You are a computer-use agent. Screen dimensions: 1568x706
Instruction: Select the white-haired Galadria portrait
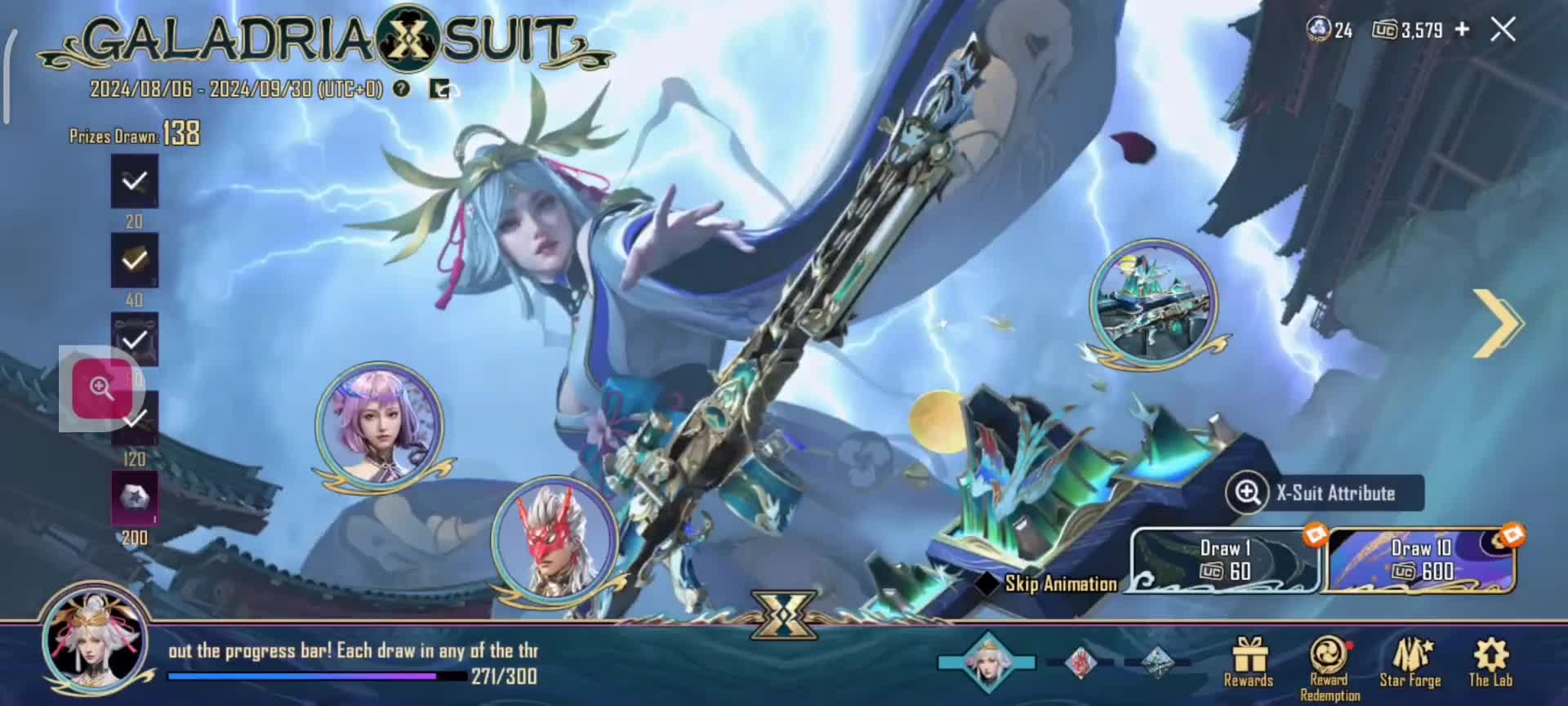(x=96, y=640)
